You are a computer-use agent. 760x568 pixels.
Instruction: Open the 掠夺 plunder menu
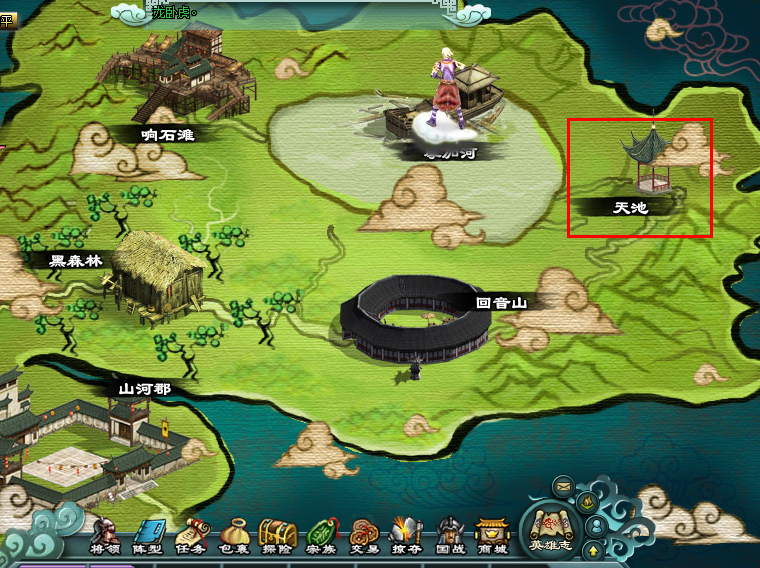[x=406, y=535]
